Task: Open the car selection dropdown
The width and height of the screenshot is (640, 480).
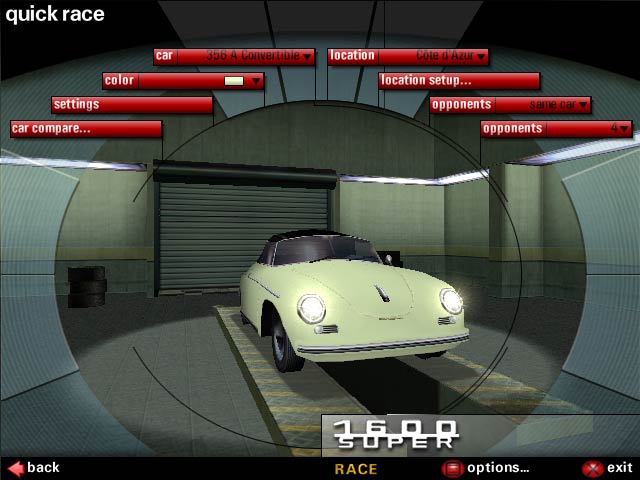Action: coord(235,56)
